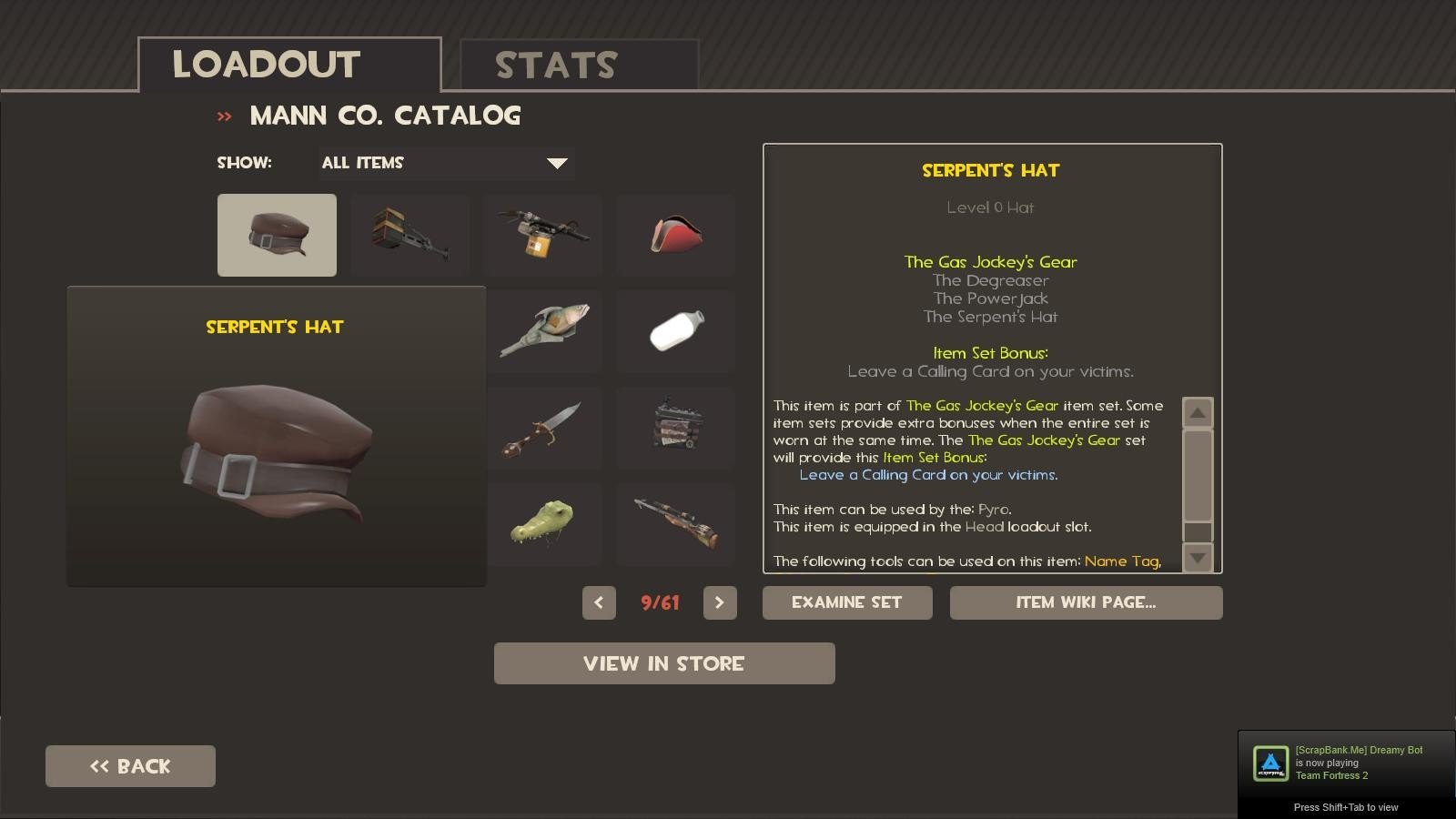Image resolution: width=1456 pixels, height=819 pixels.
Task: Click View in Store
Action: pos(664,663)
